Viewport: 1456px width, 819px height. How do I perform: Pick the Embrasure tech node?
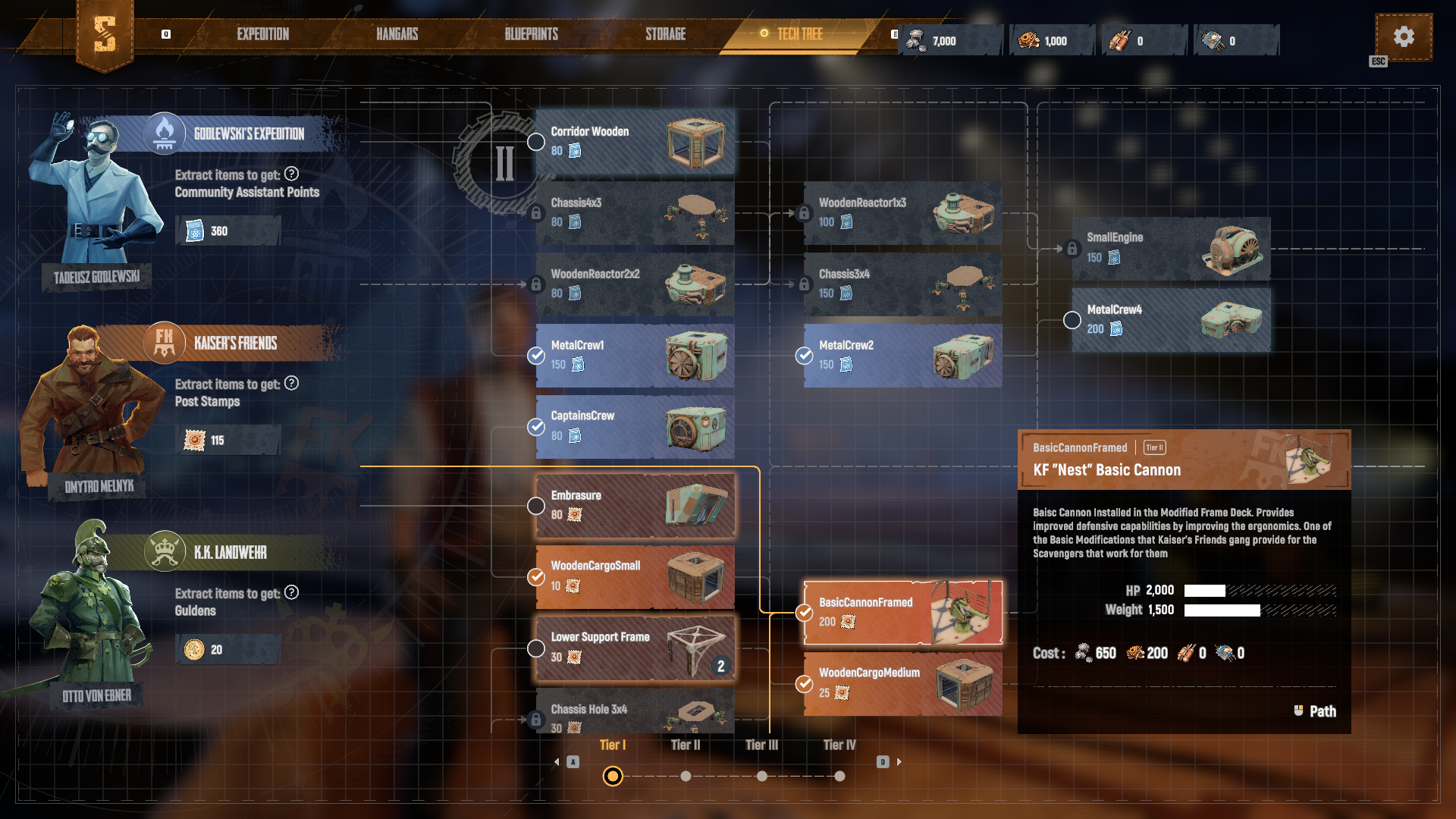point(635,506)
